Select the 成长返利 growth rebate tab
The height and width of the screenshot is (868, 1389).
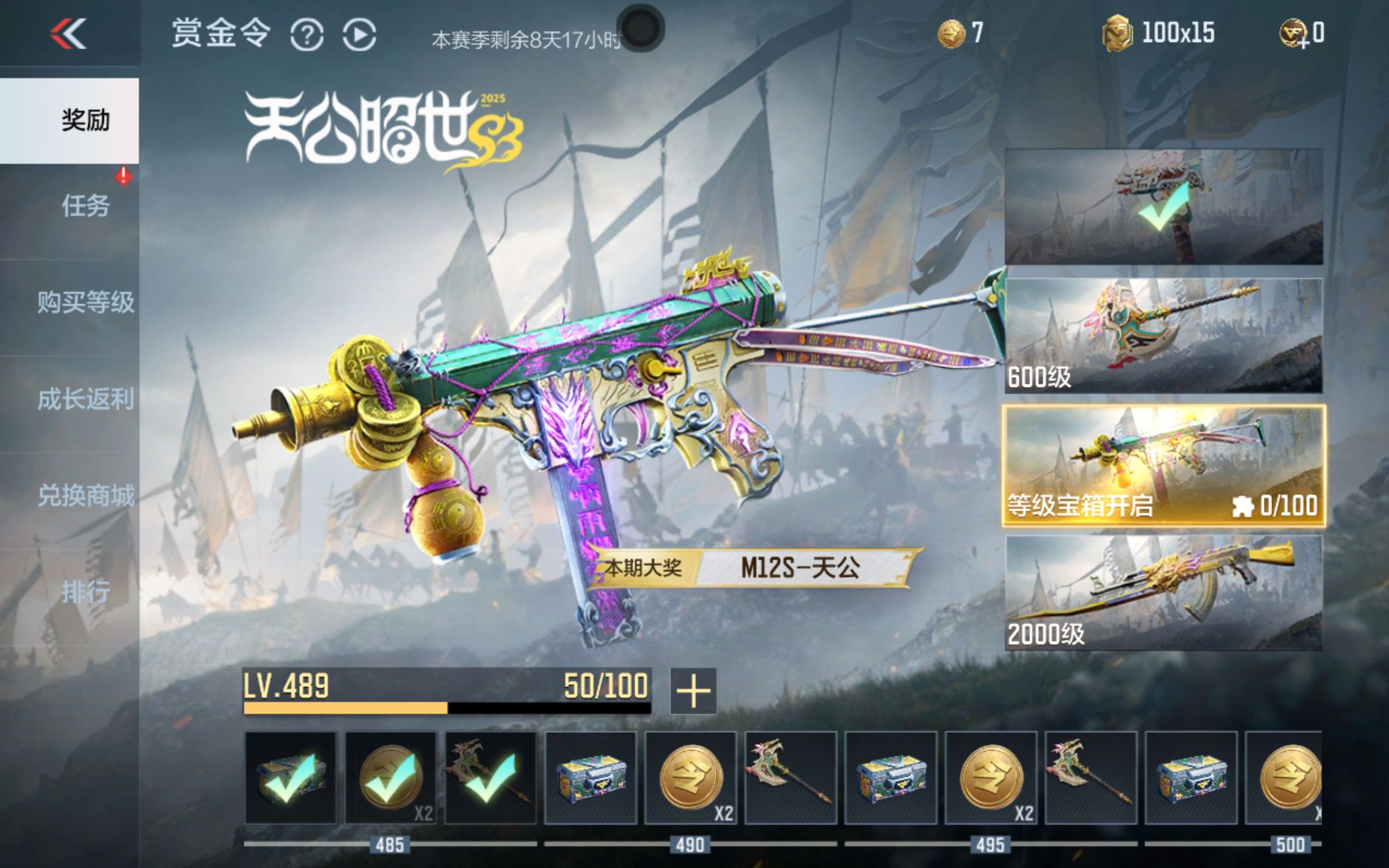[x=85, y=399]
